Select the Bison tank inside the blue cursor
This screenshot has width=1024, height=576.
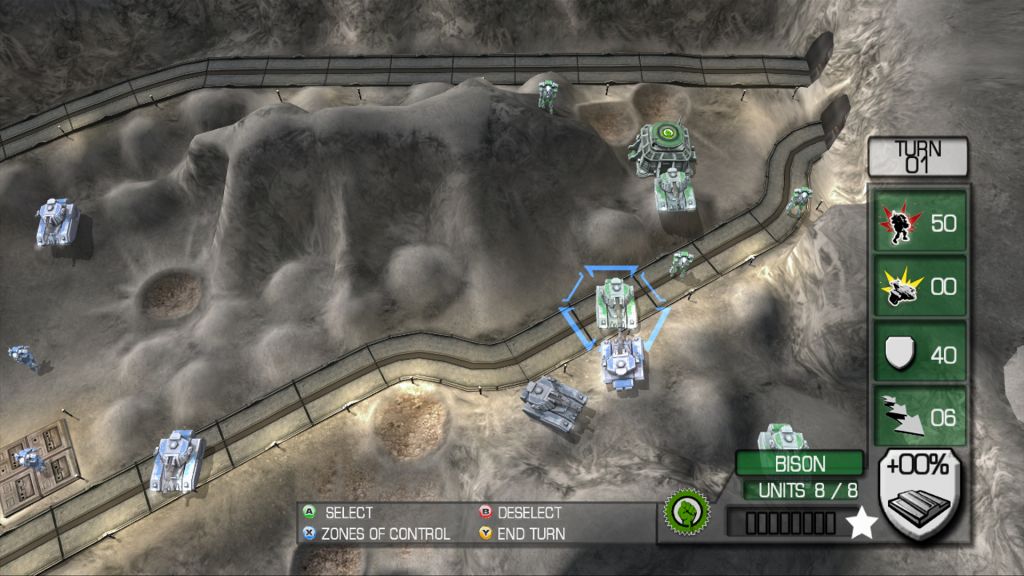pos(615,303)
